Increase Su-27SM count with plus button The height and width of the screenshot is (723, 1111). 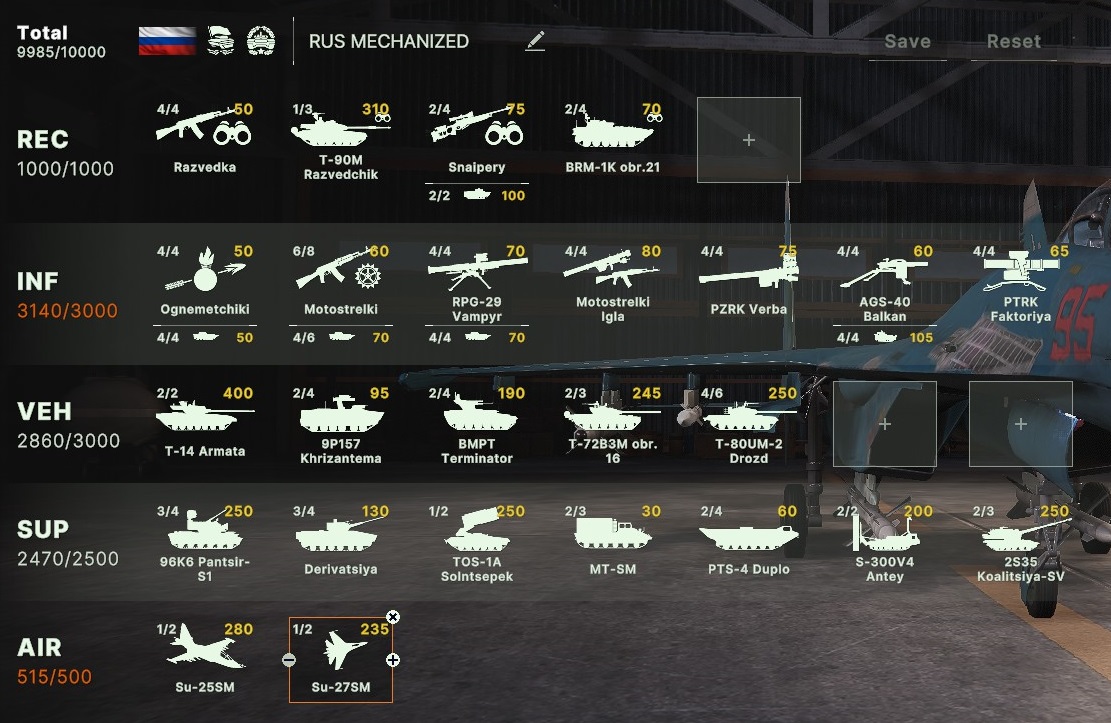click(x=393, y=660)
